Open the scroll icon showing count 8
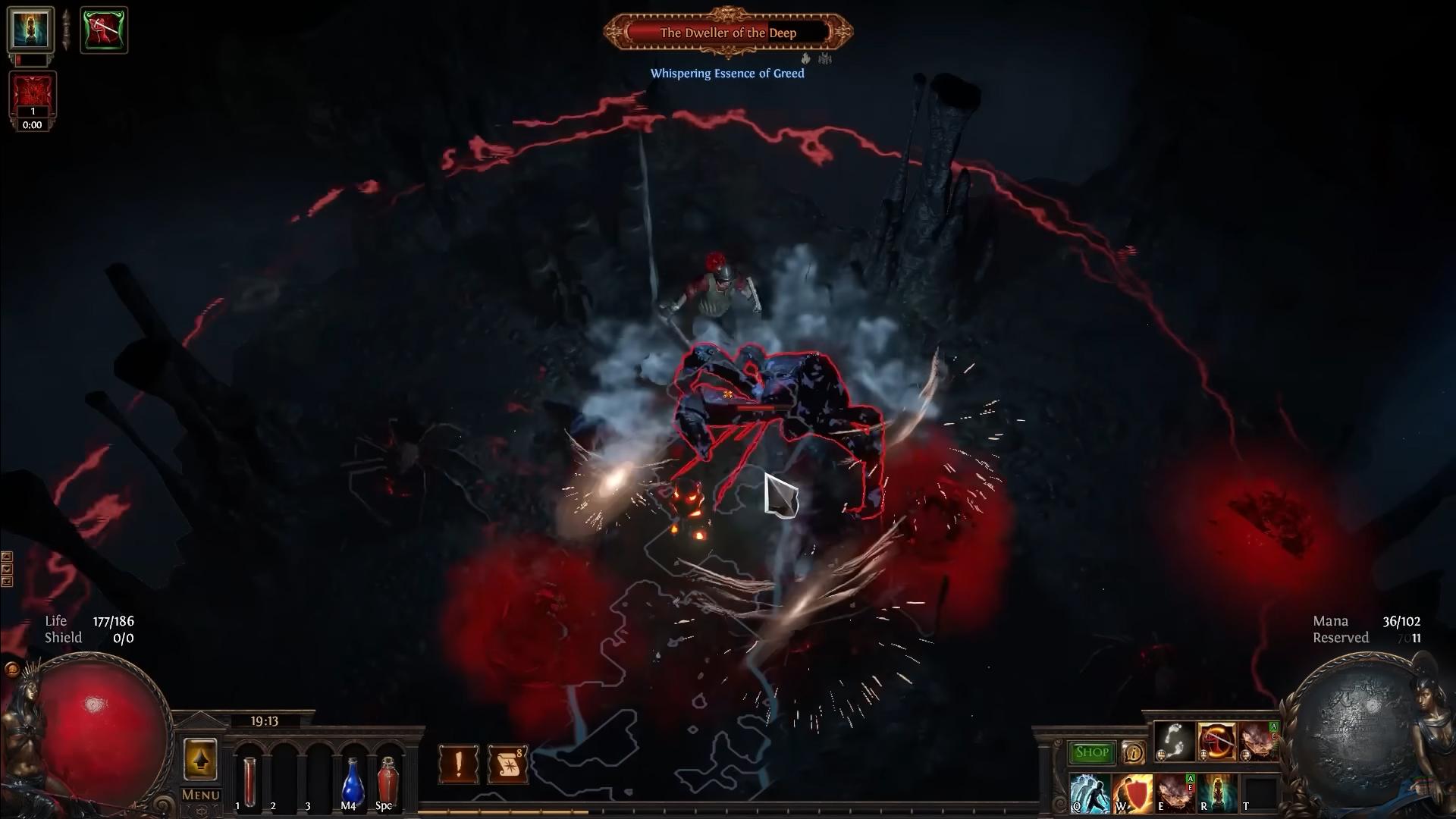 point(510,764)
